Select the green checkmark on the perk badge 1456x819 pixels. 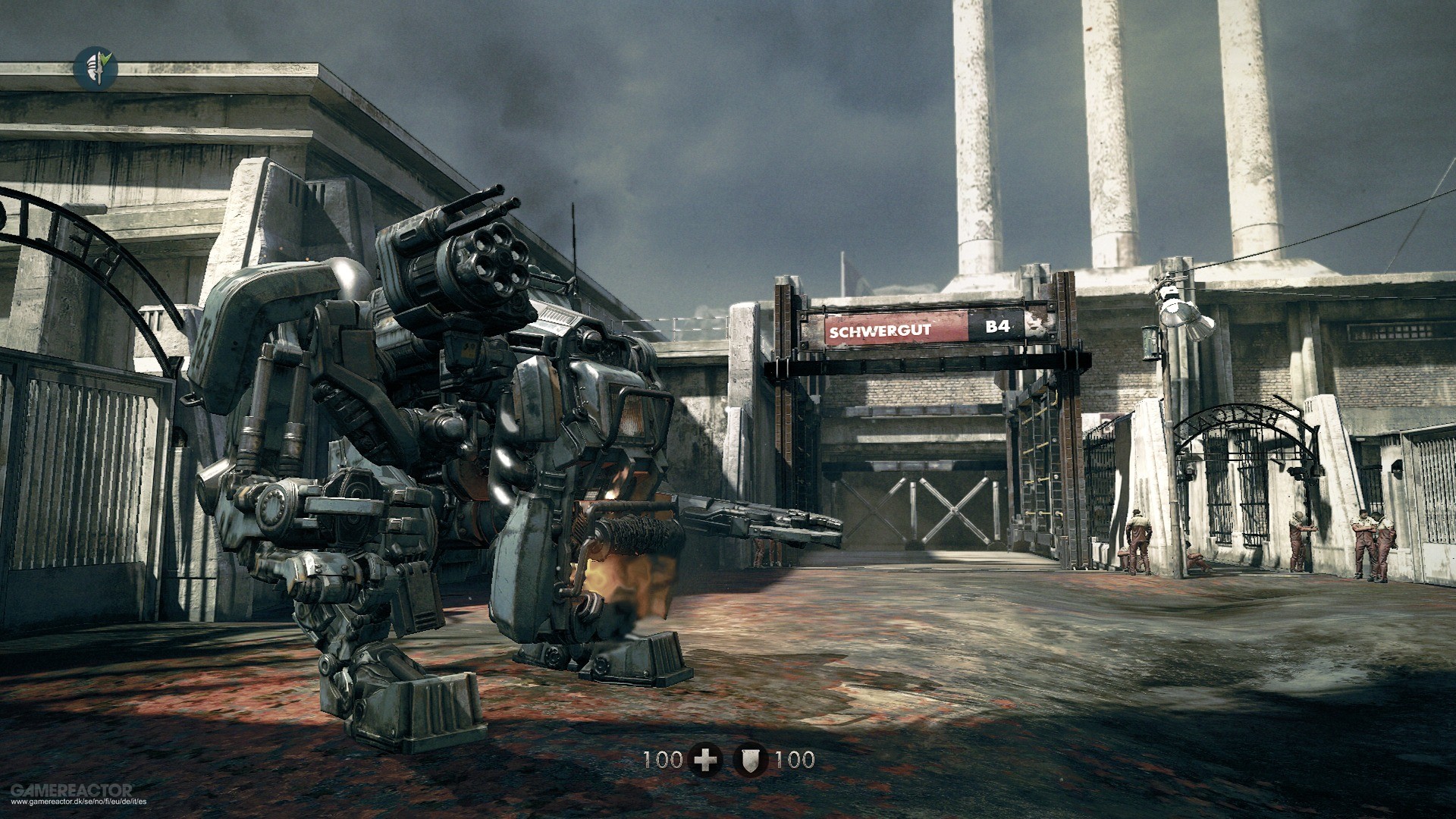[106, 58]
